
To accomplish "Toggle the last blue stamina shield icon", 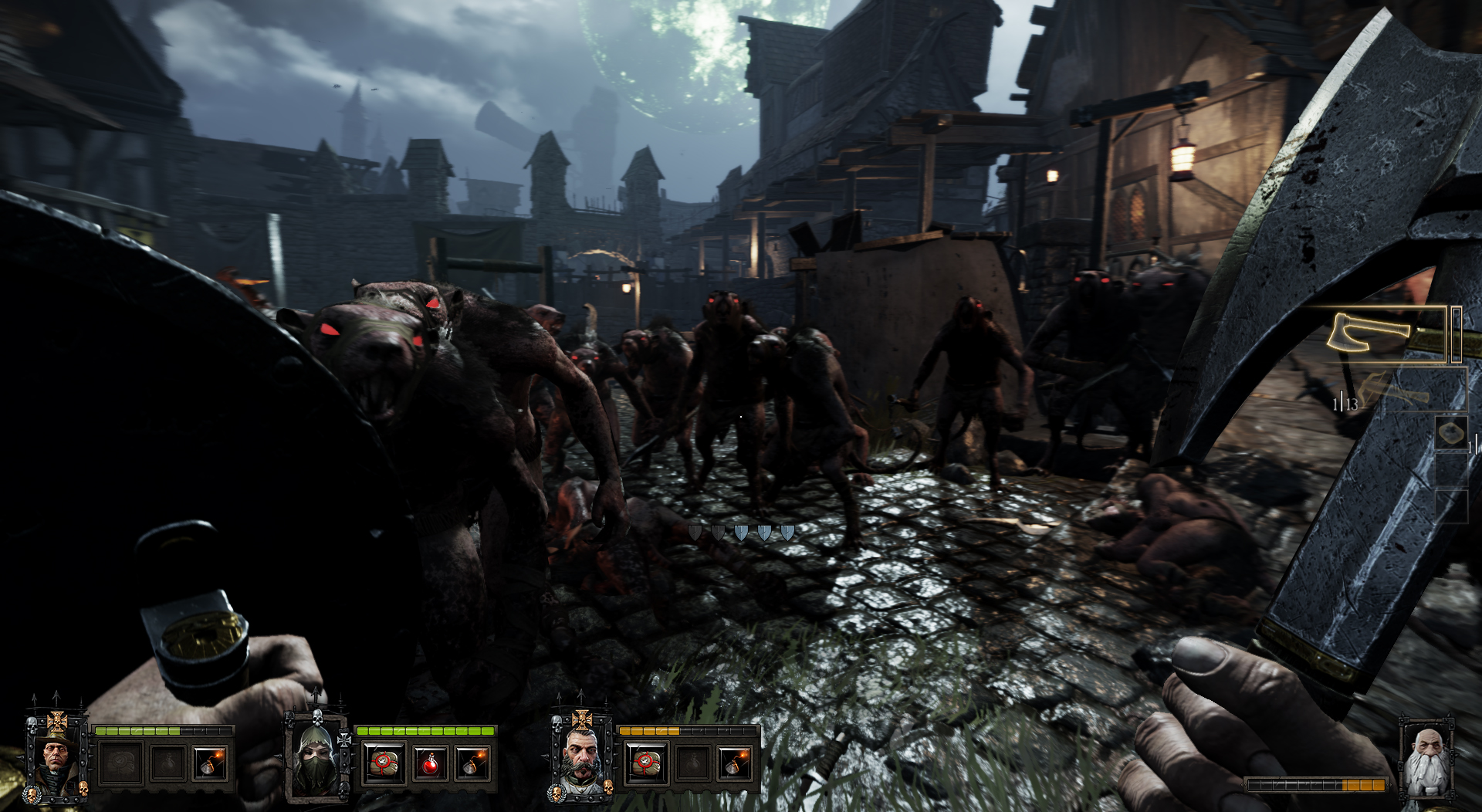I will 789,531.
